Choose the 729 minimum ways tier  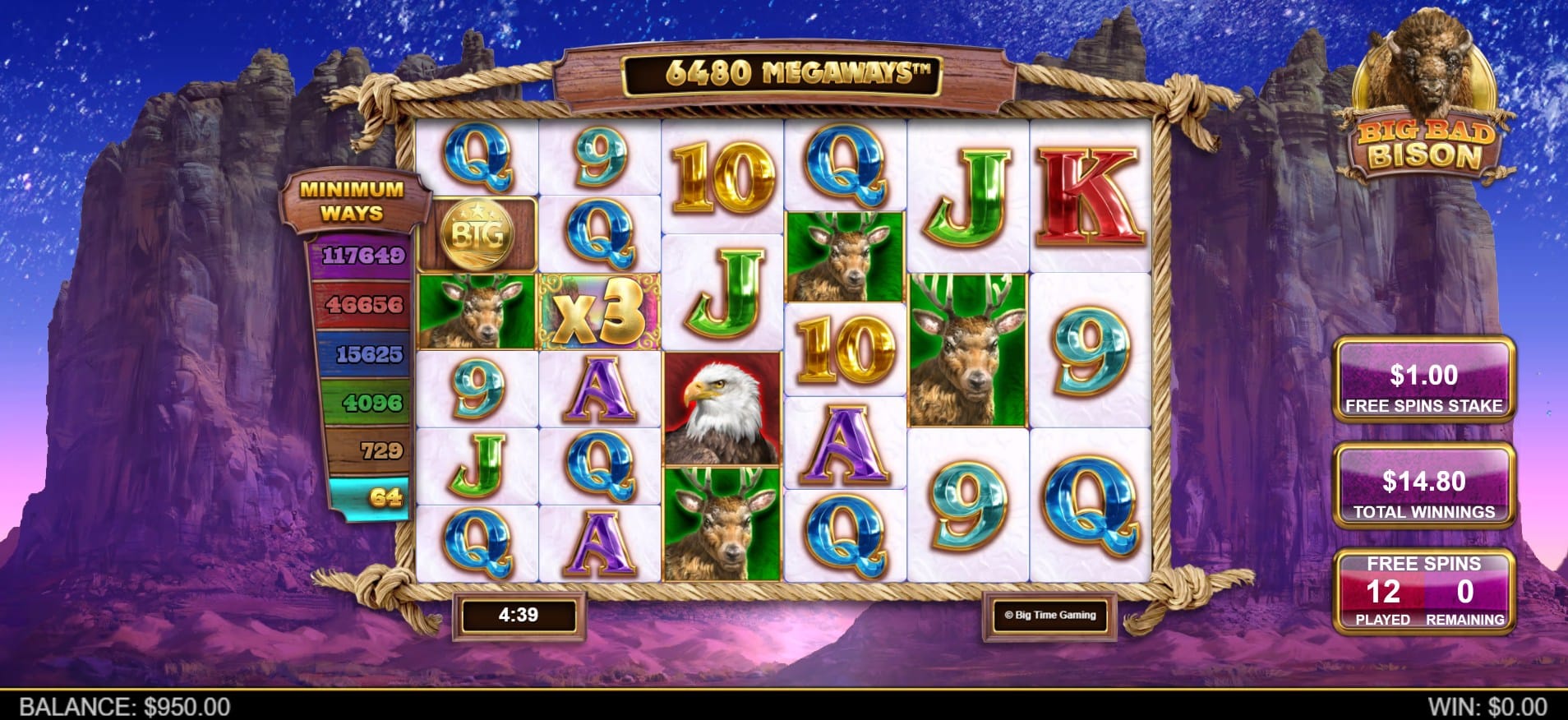coord(380,450)
